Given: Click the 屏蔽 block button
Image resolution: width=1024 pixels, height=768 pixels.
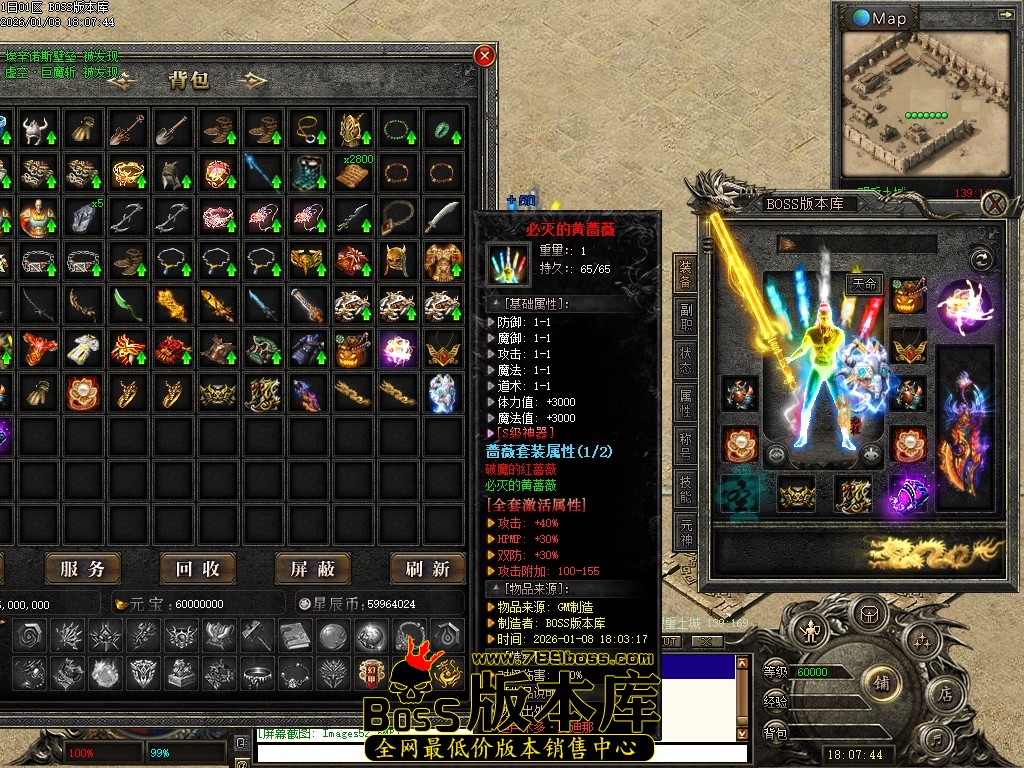Looking at the screenshot, I should point(312,569).
